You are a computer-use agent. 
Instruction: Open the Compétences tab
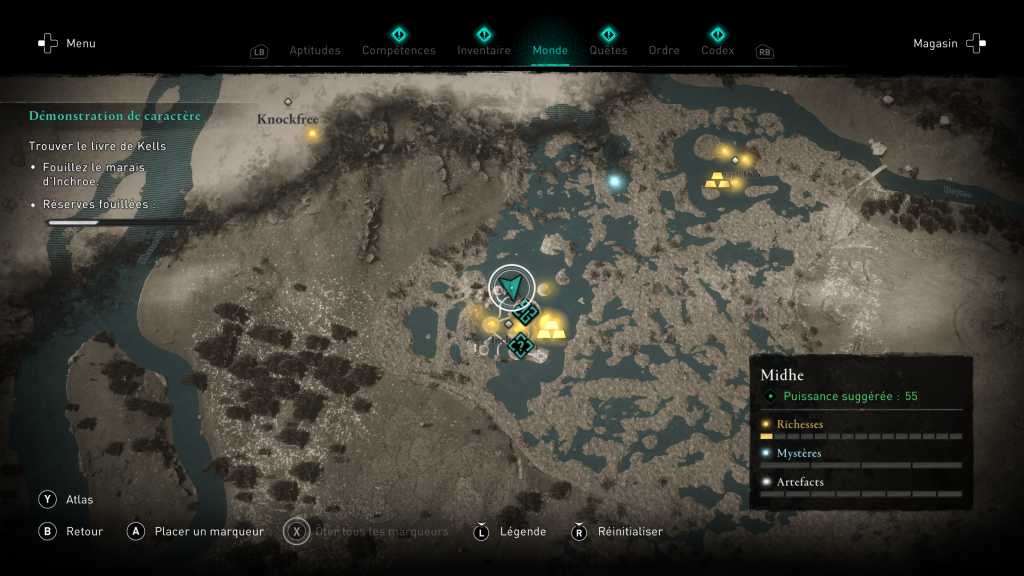point(398,50)
